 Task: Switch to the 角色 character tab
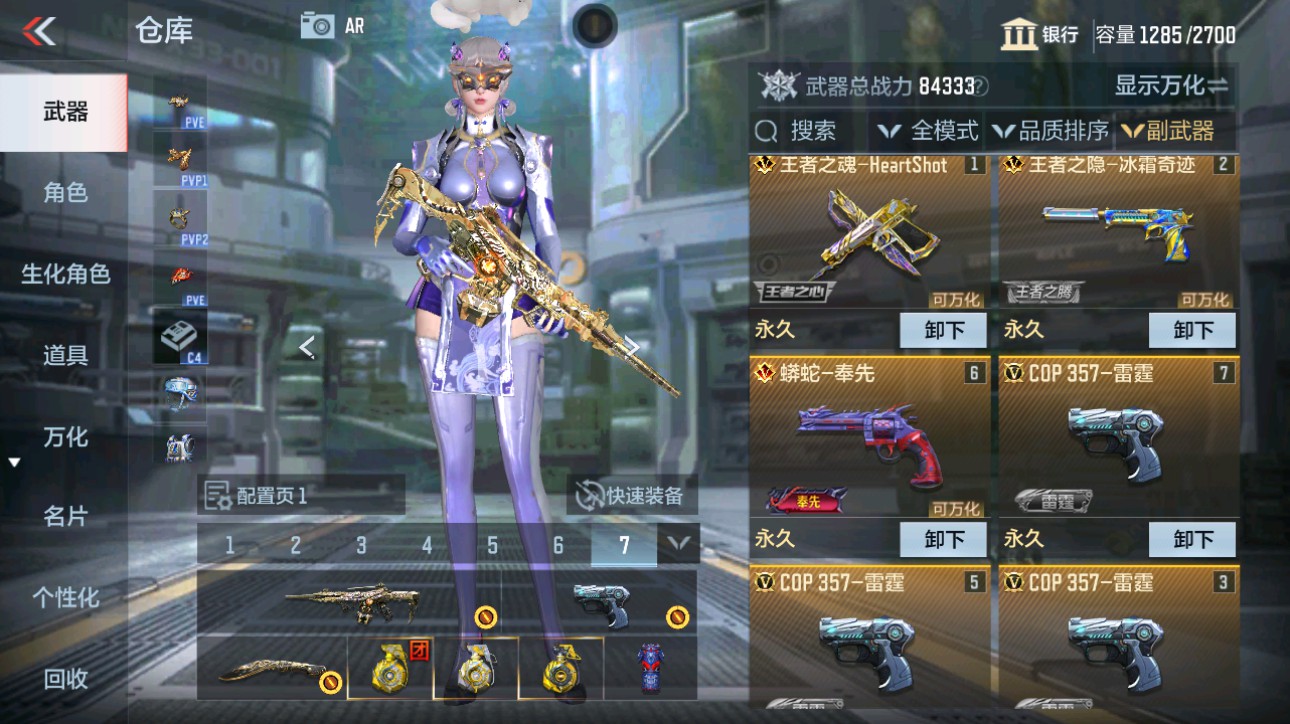(64, 195)
